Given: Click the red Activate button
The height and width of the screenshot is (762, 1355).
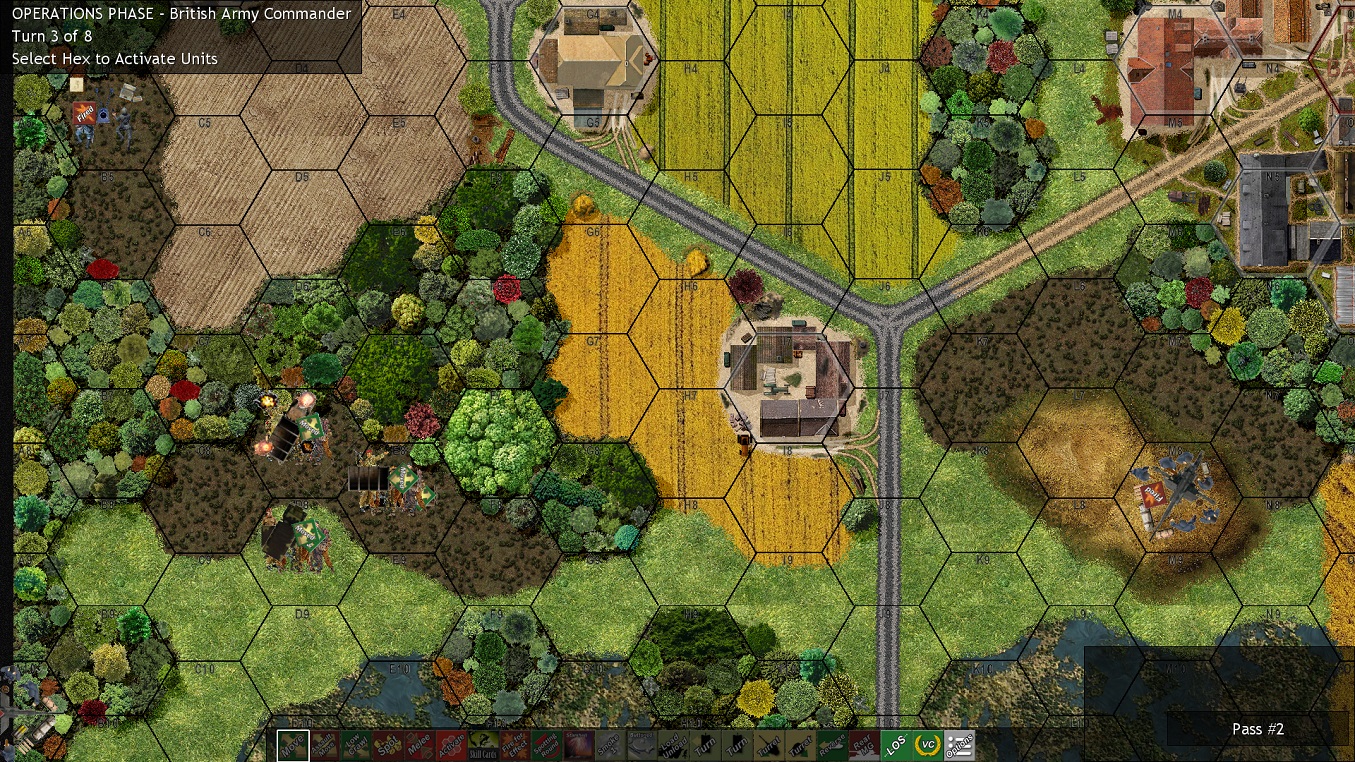Looking at the screenshot, I should pos(451,746).
